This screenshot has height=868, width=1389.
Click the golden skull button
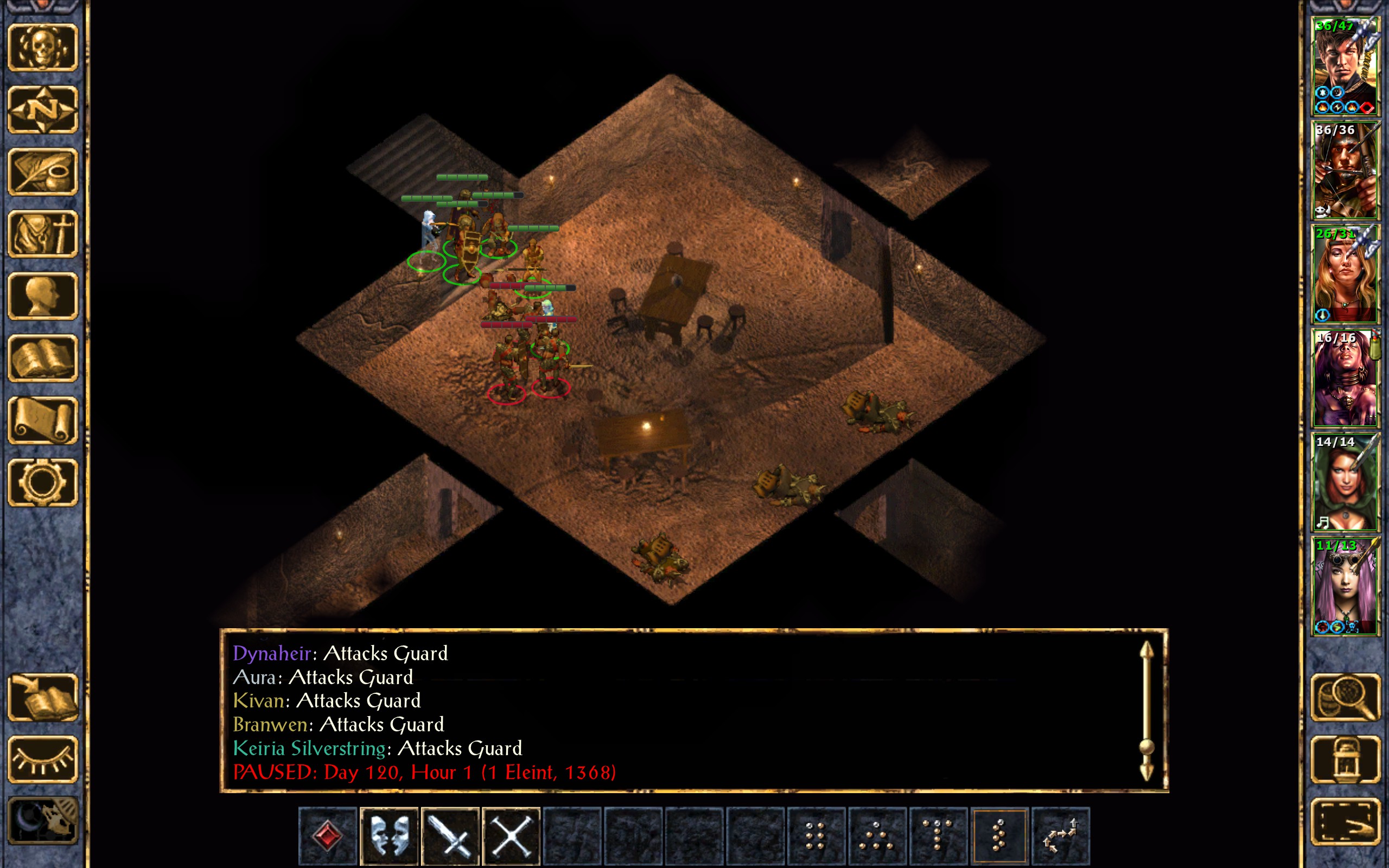point(43,47)
